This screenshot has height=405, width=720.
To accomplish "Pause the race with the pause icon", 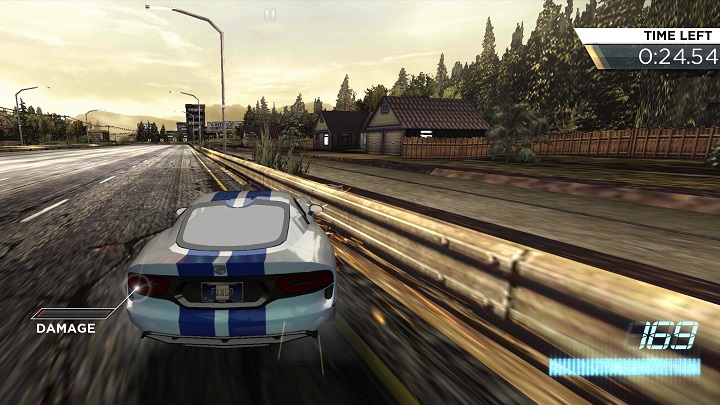I will (269, 15).
